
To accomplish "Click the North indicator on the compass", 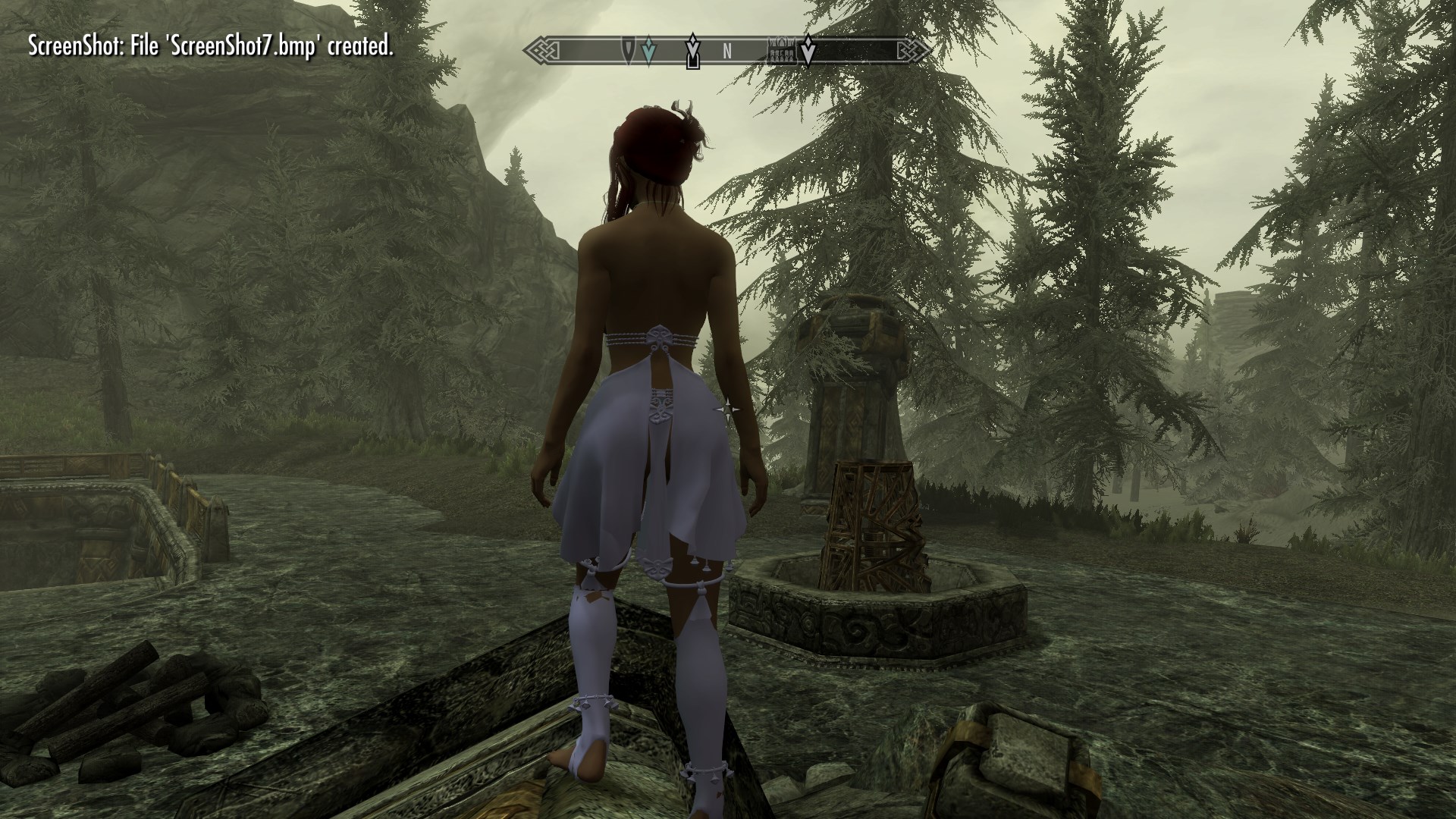I will click(726, 52).
